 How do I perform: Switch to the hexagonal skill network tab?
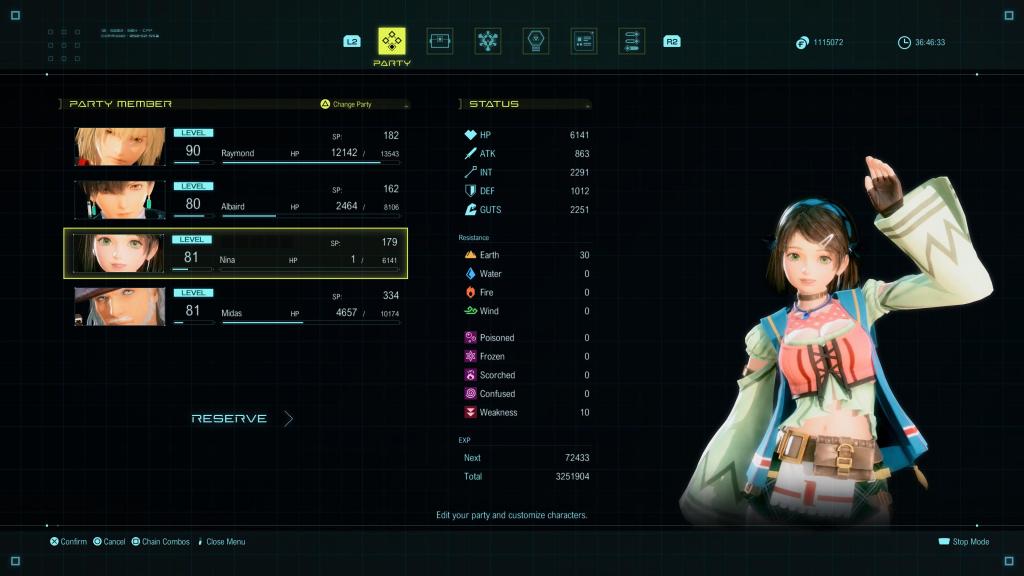click(x=488, y=41)
